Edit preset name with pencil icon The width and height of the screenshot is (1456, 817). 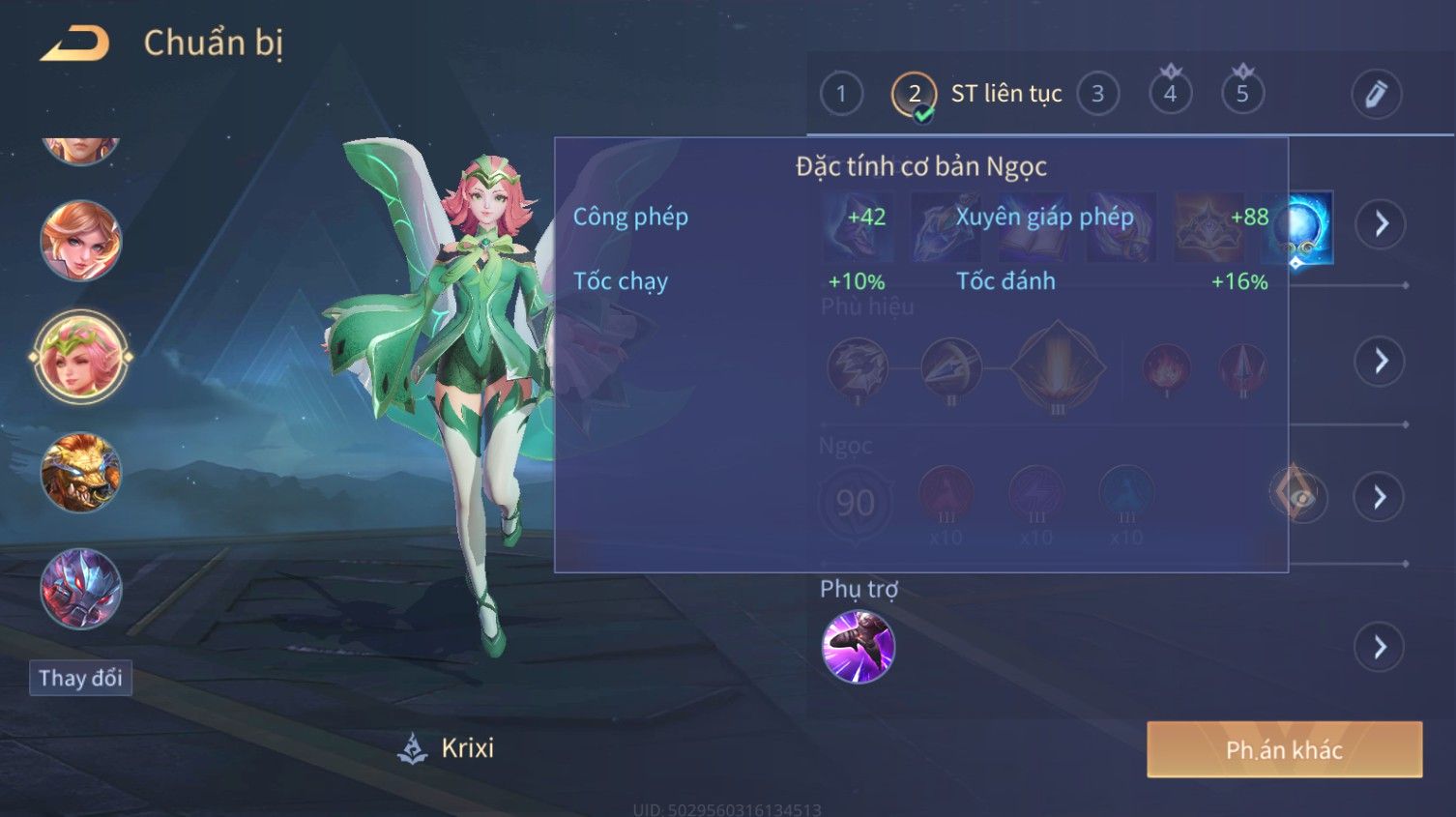point(1376,94)
